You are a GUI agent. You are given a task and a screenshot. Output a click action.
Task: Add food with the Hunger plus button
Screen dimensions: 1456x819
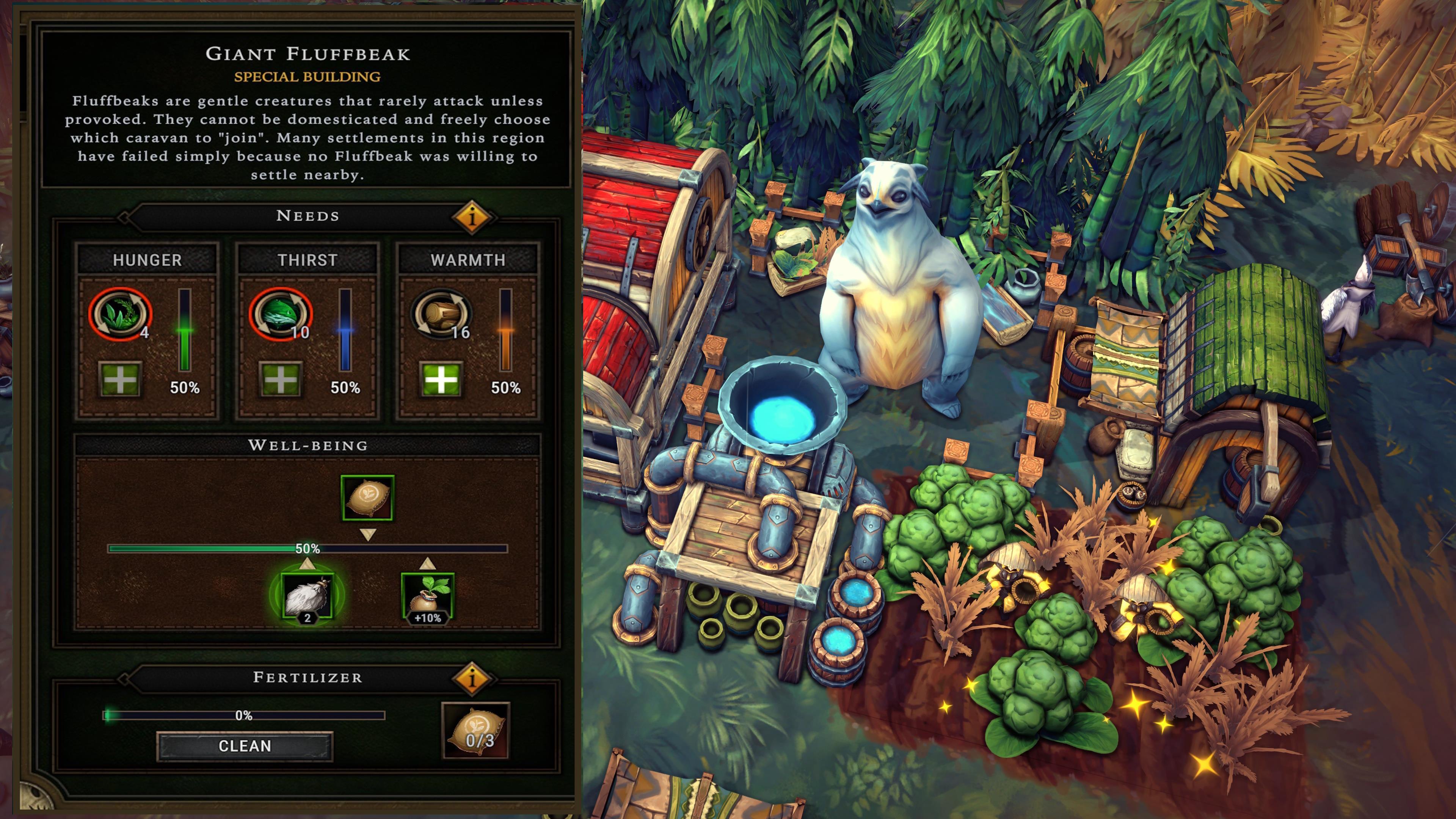point(120,379)
